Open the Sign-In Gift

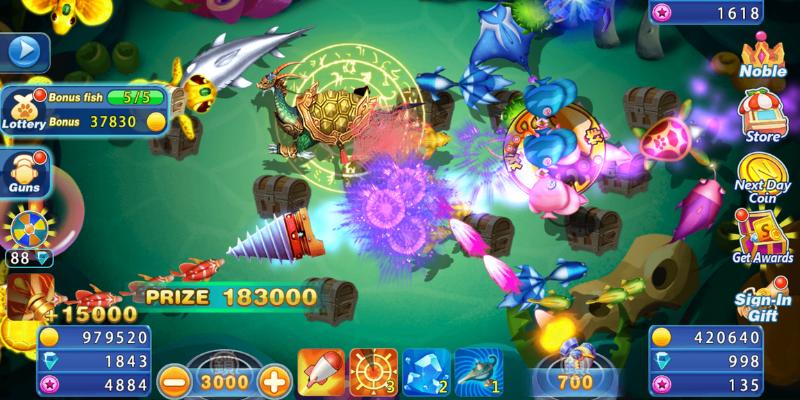[763, 300]
